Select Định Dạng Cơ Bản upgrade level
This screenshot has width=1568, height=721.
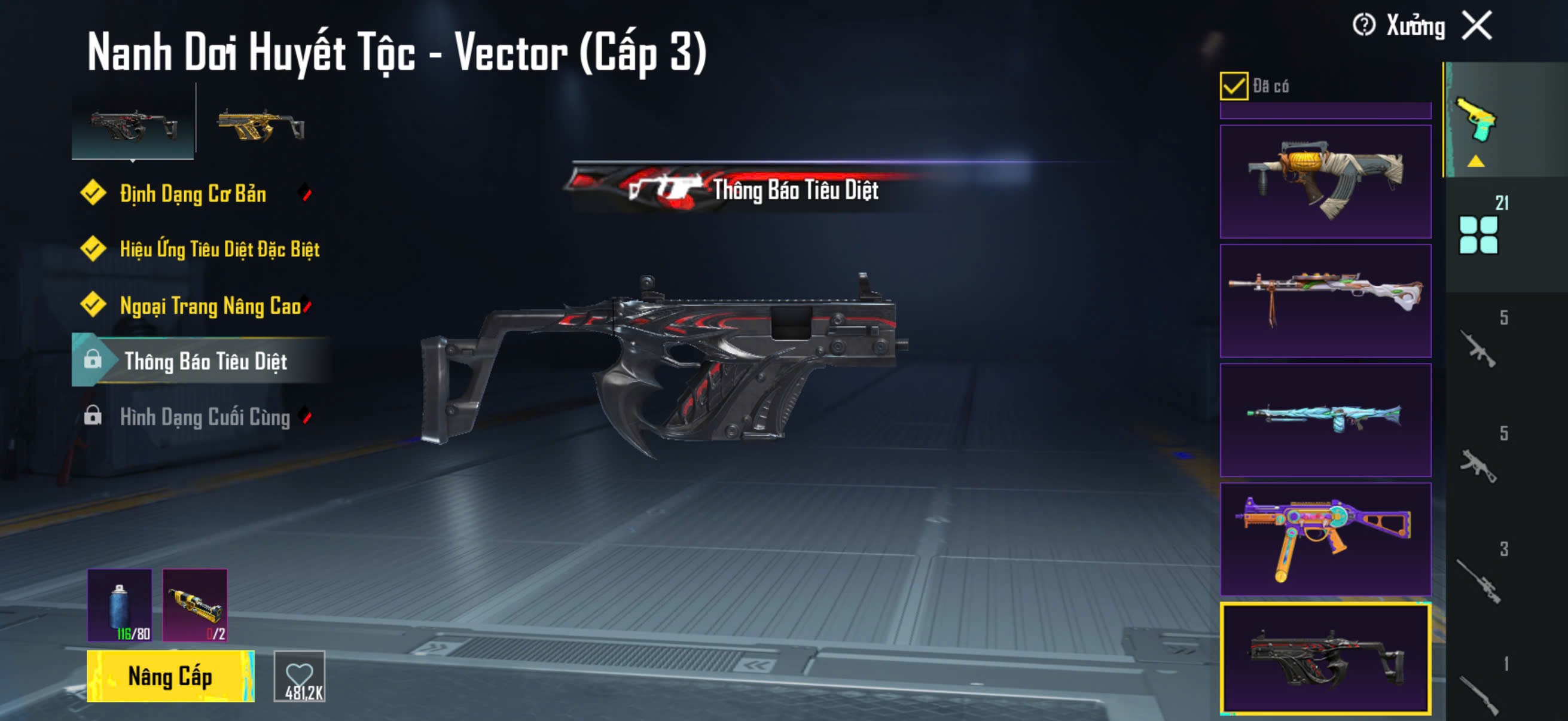[193, 194]
